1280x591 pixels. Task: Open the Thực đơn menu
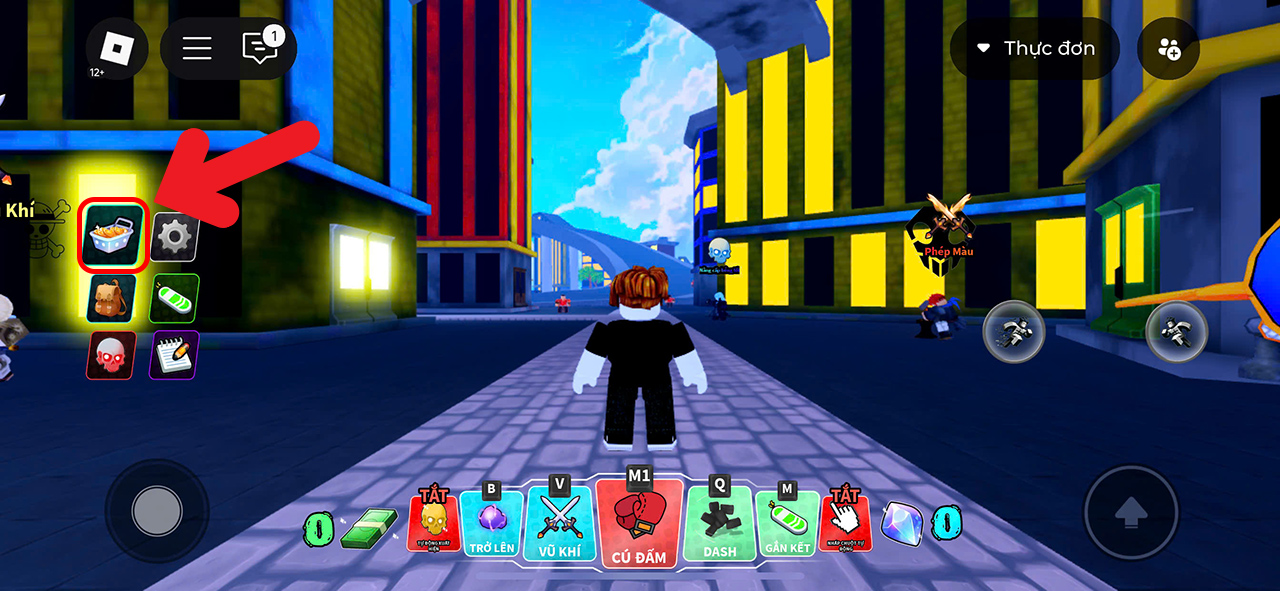coord(1036,48)
